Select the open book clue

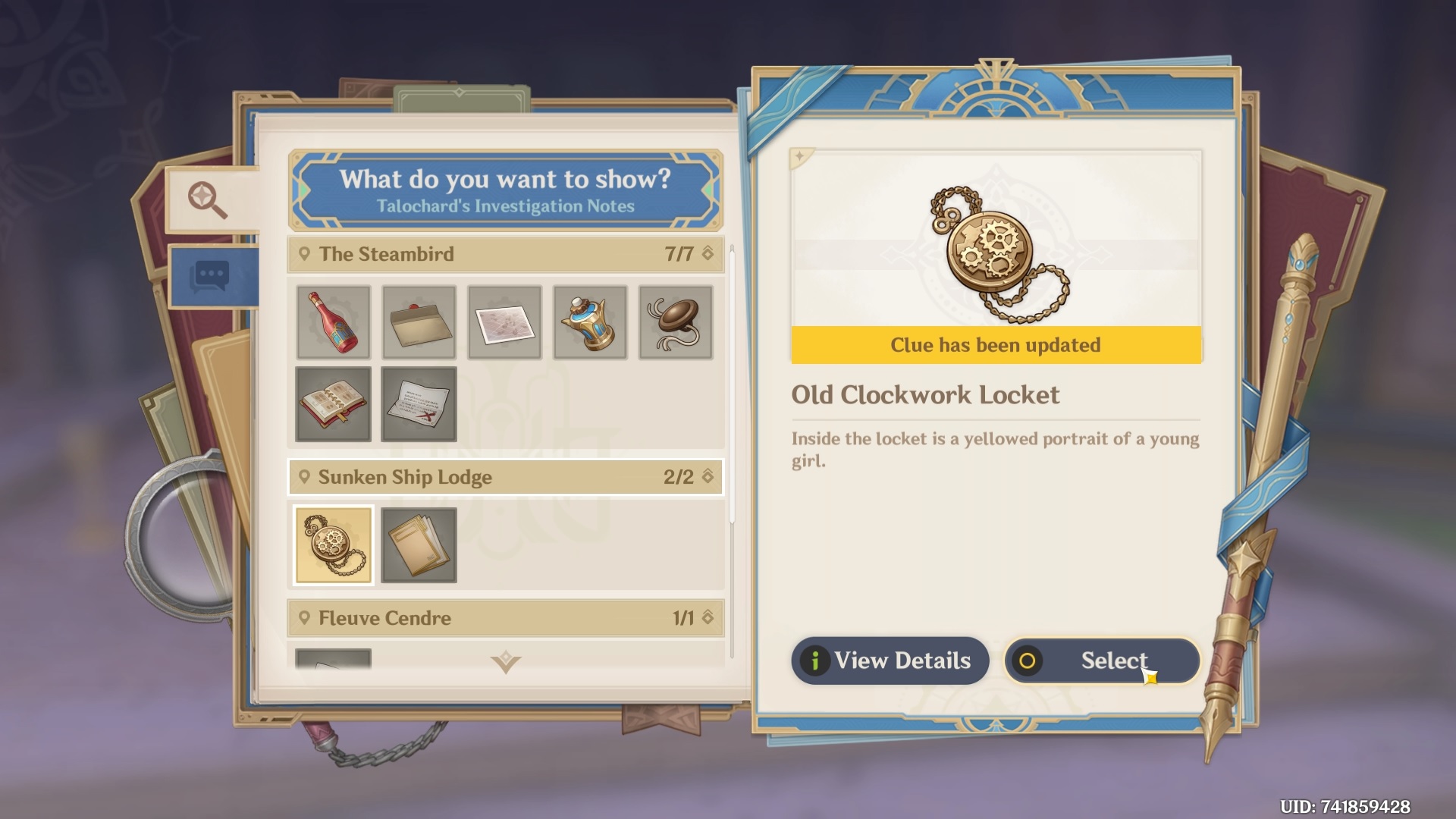click(x=334, y=405)
